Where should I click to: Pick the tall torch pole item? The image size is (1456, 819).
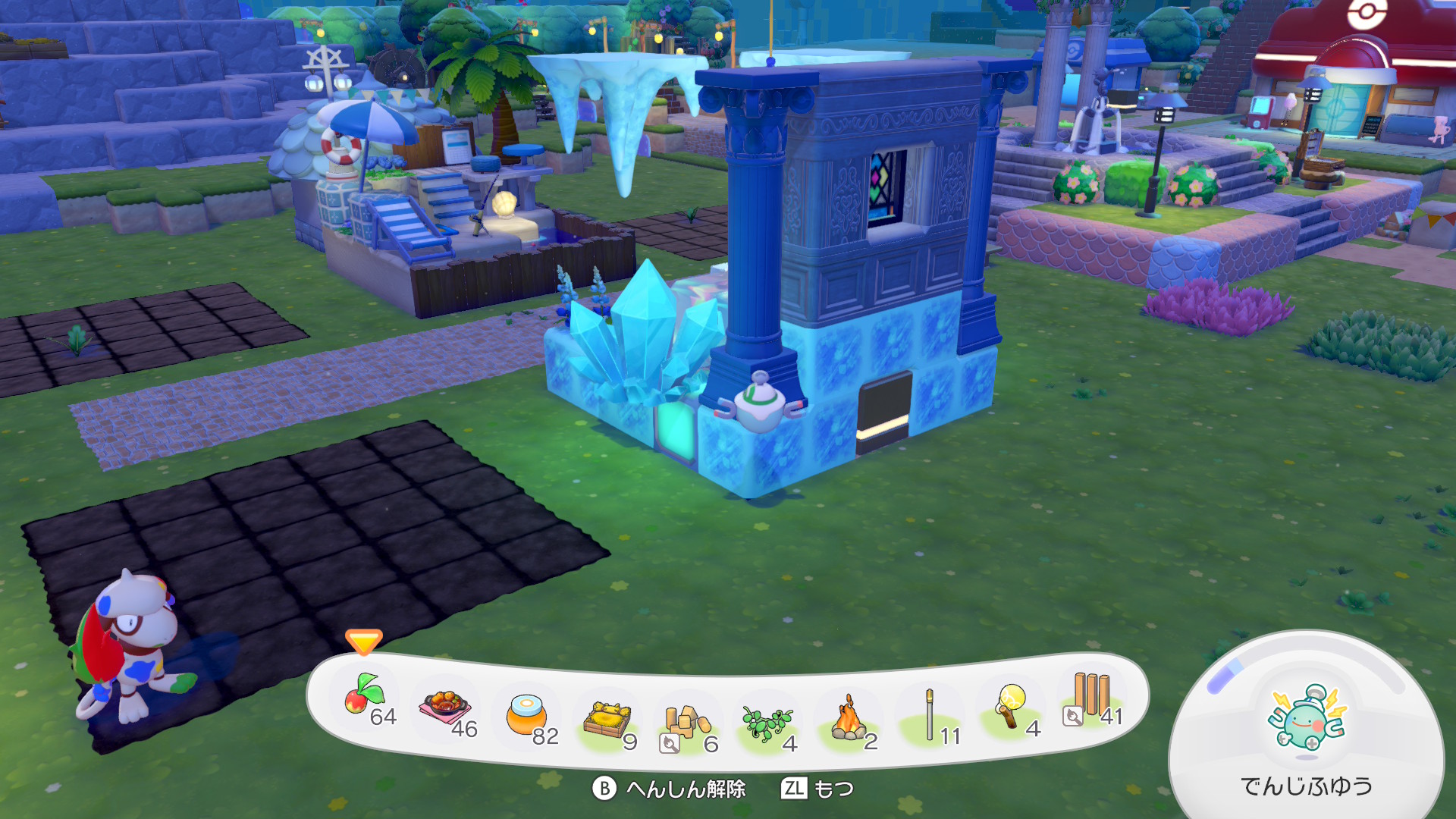pos(930,716)
